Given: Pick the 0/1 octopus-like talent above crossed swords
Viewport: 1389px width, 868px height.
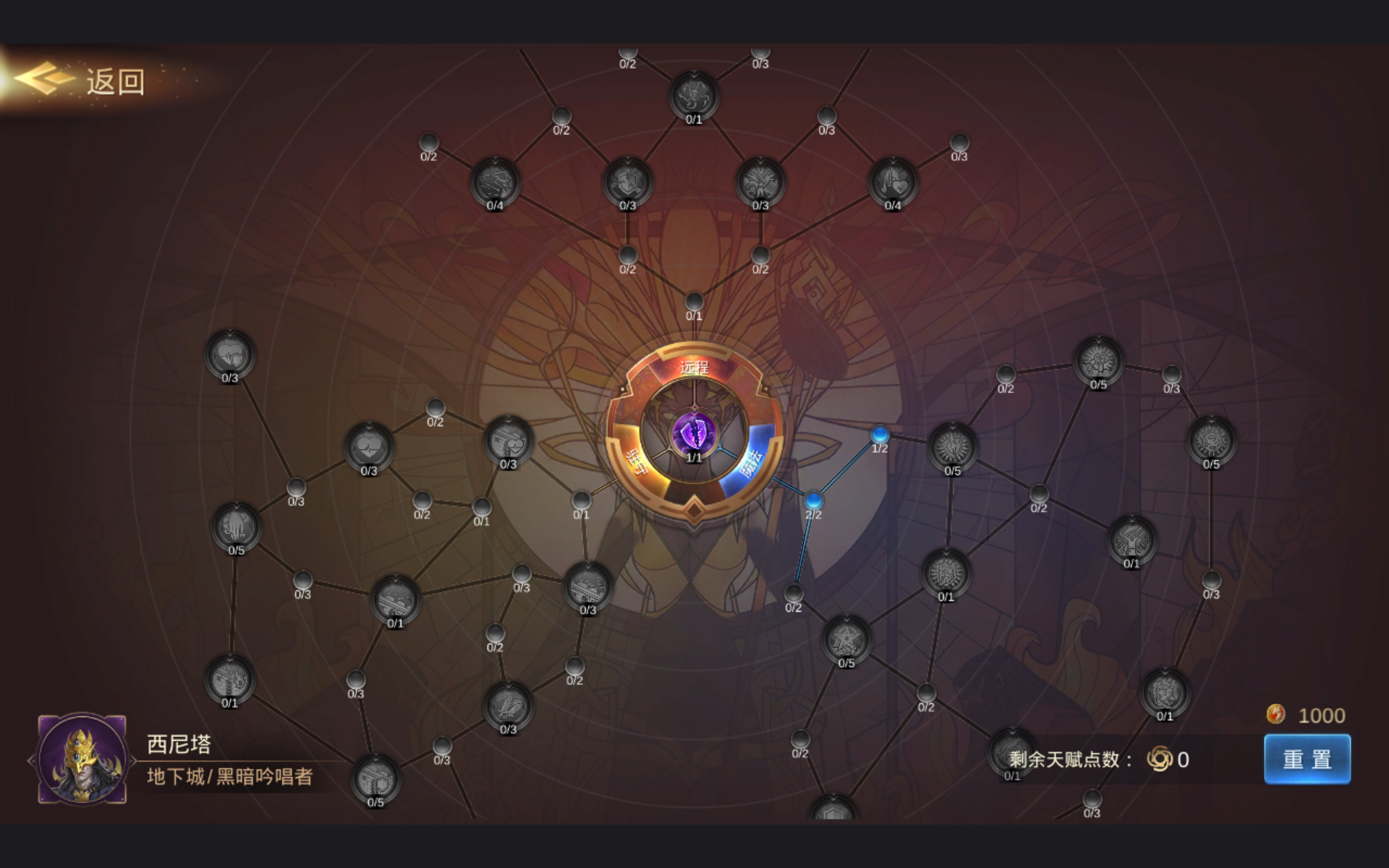Looking at the screenshot, I should coord(694,95).
